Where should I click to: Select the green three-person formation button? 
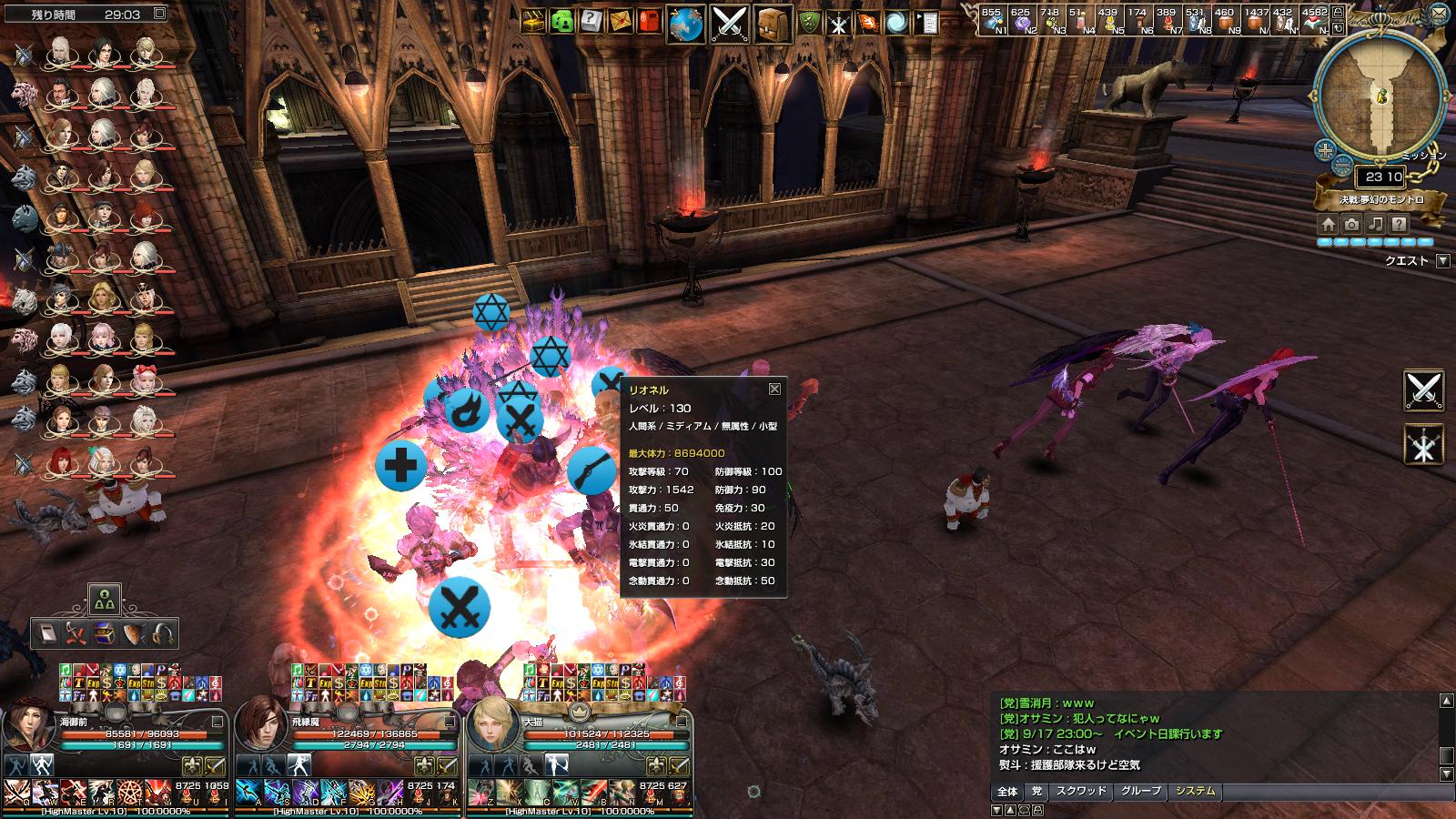tap(105, 599)
